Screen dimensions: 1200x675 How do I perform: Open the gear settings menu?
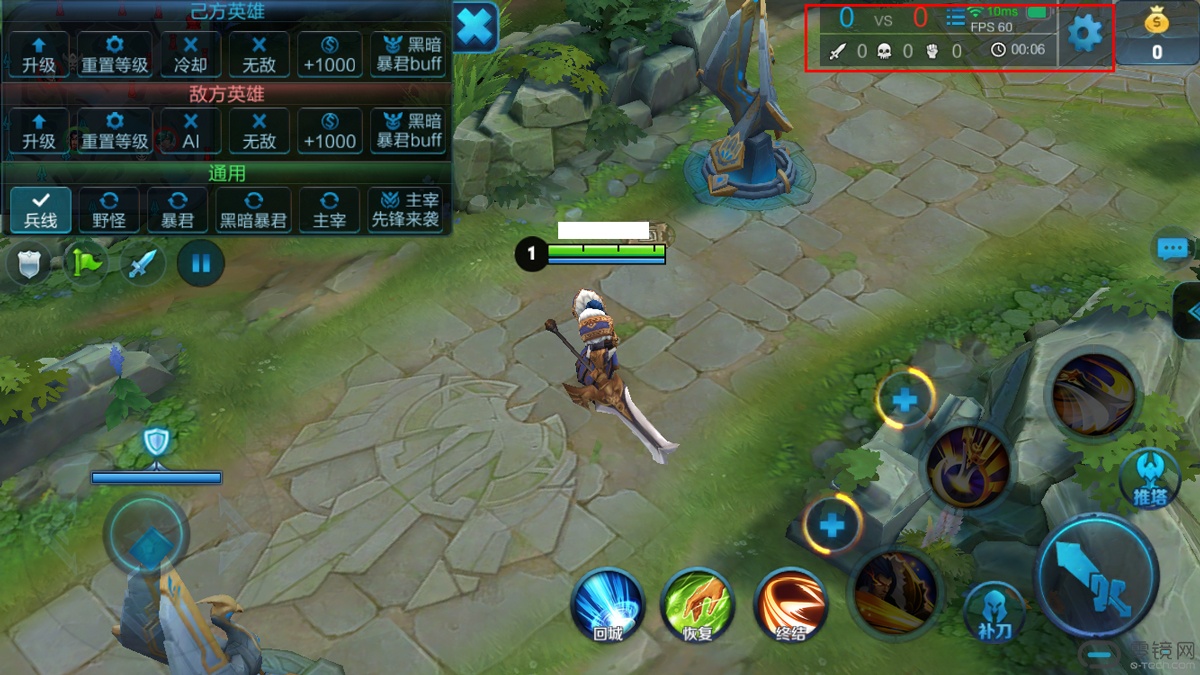point(1084,35)
